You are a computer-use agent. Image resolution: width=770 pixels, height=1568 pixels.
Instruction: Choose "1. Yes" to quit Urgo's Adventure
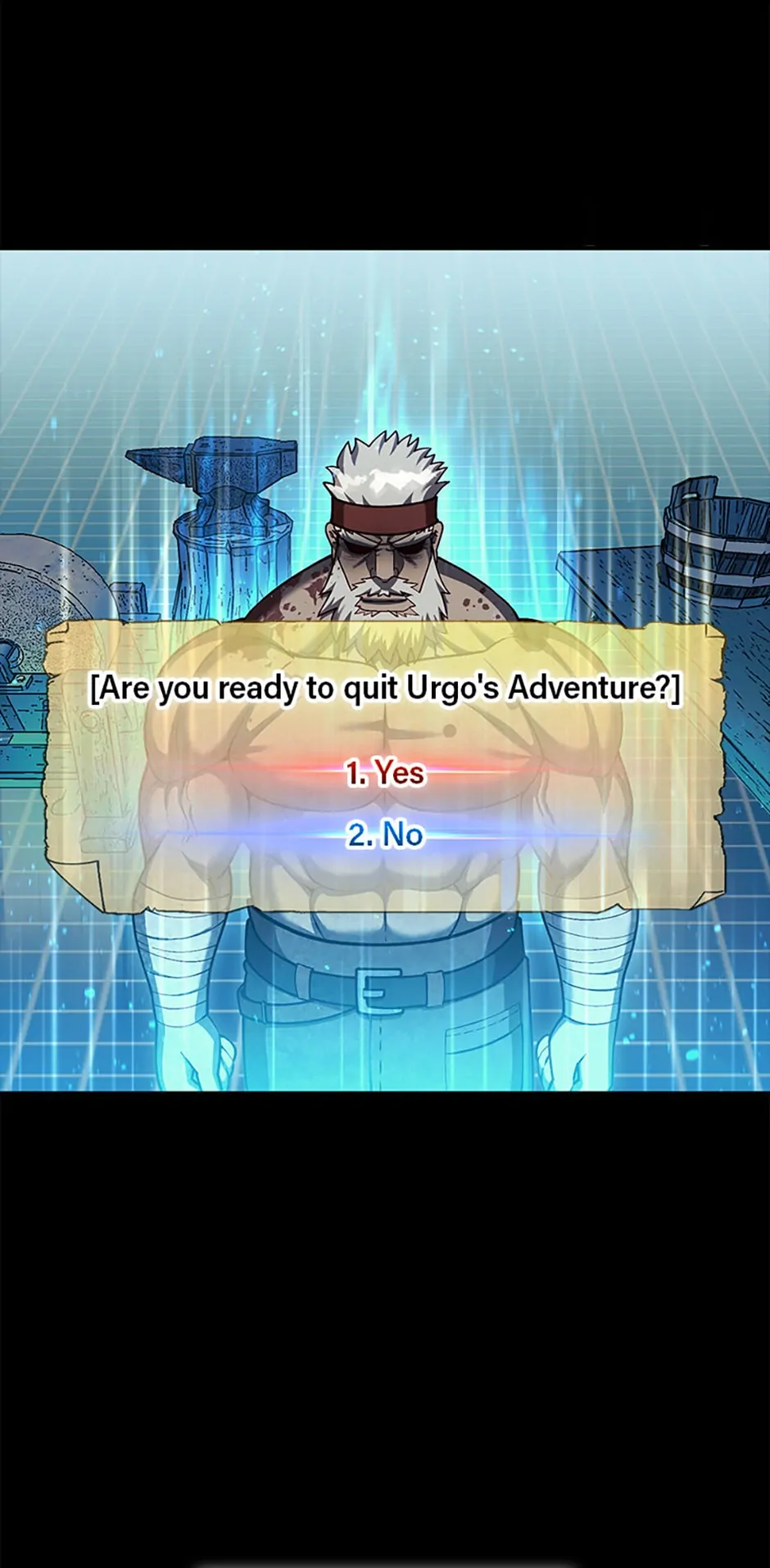click(x=385, y=773)
